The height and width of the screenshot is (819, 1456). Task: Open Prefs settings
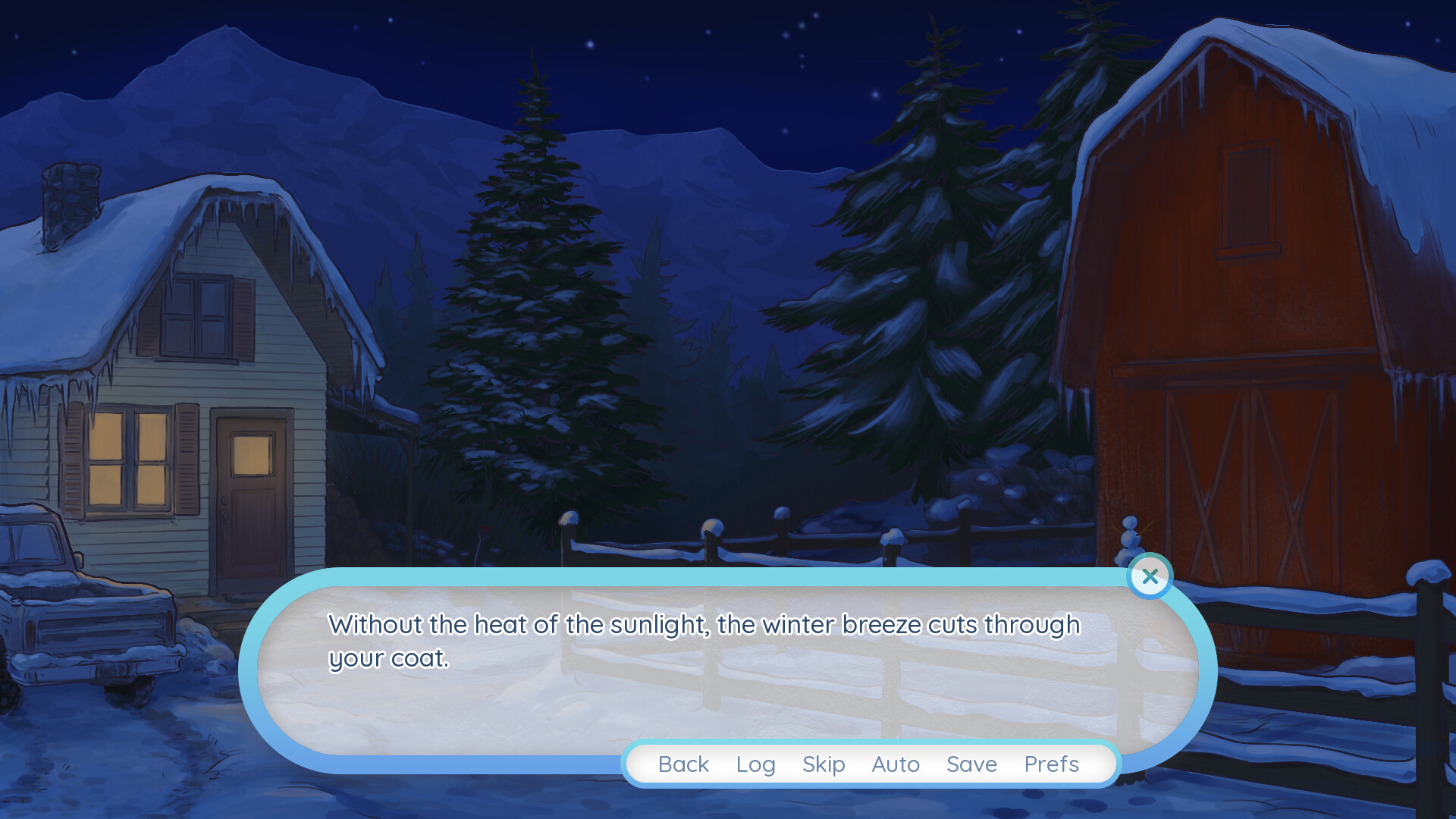(x=1051, y=764)
